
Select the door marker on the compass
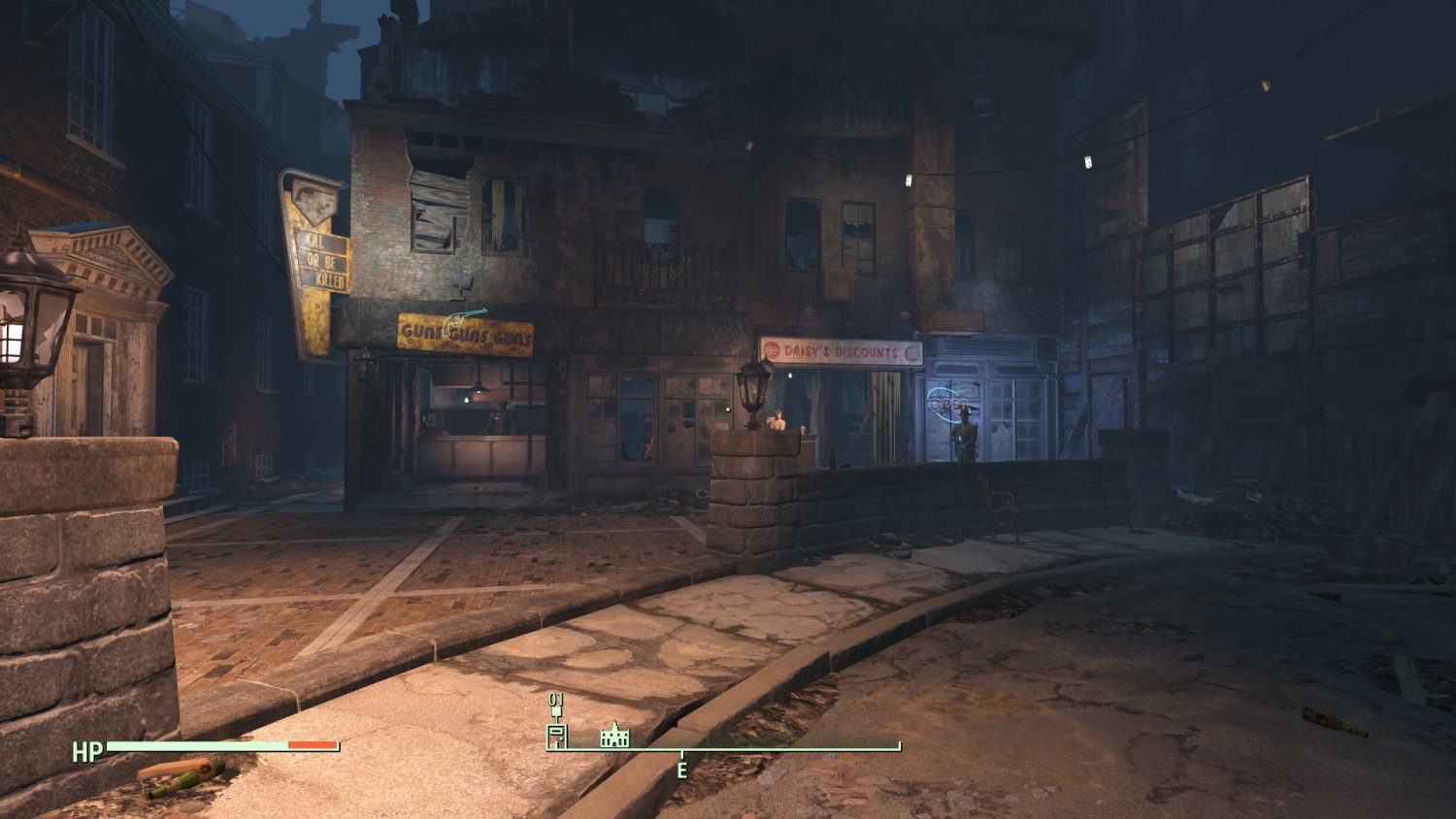pos(557,736)
